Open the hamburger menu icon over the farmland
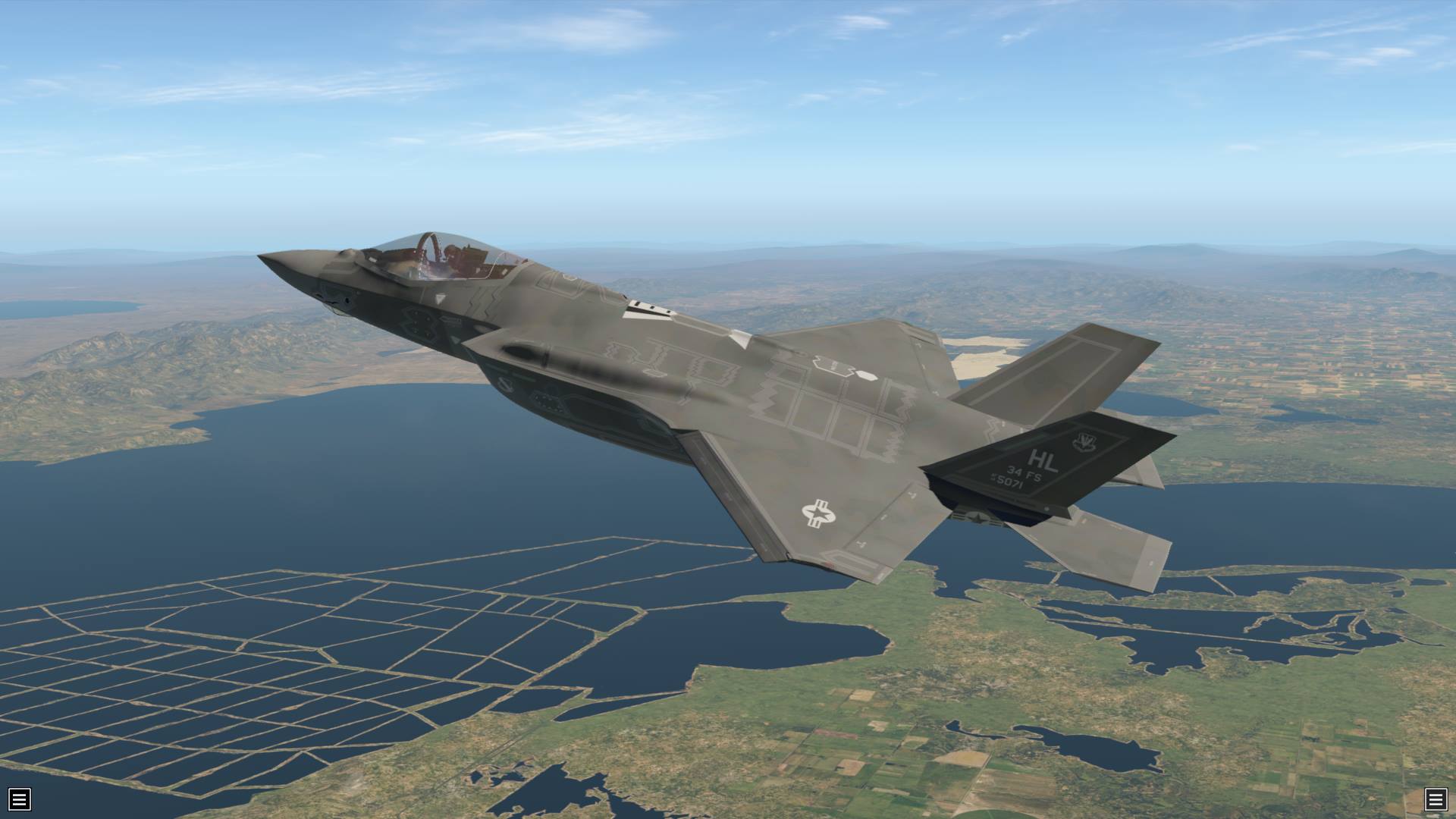This screenshot has width=1456, height=819. 1435,799
